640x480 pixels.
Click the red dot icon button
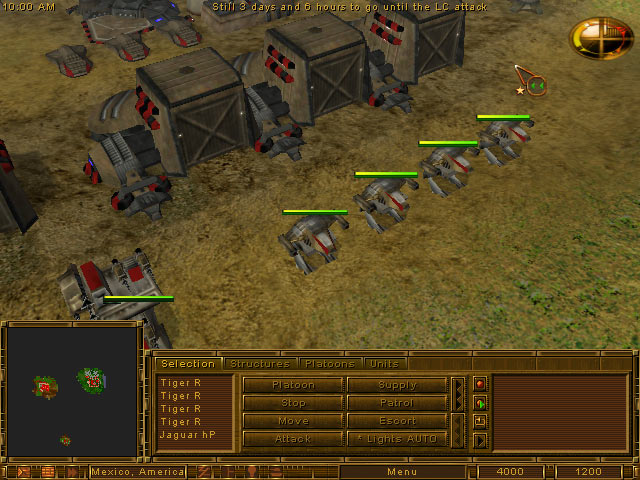click(x=480, y=384)
